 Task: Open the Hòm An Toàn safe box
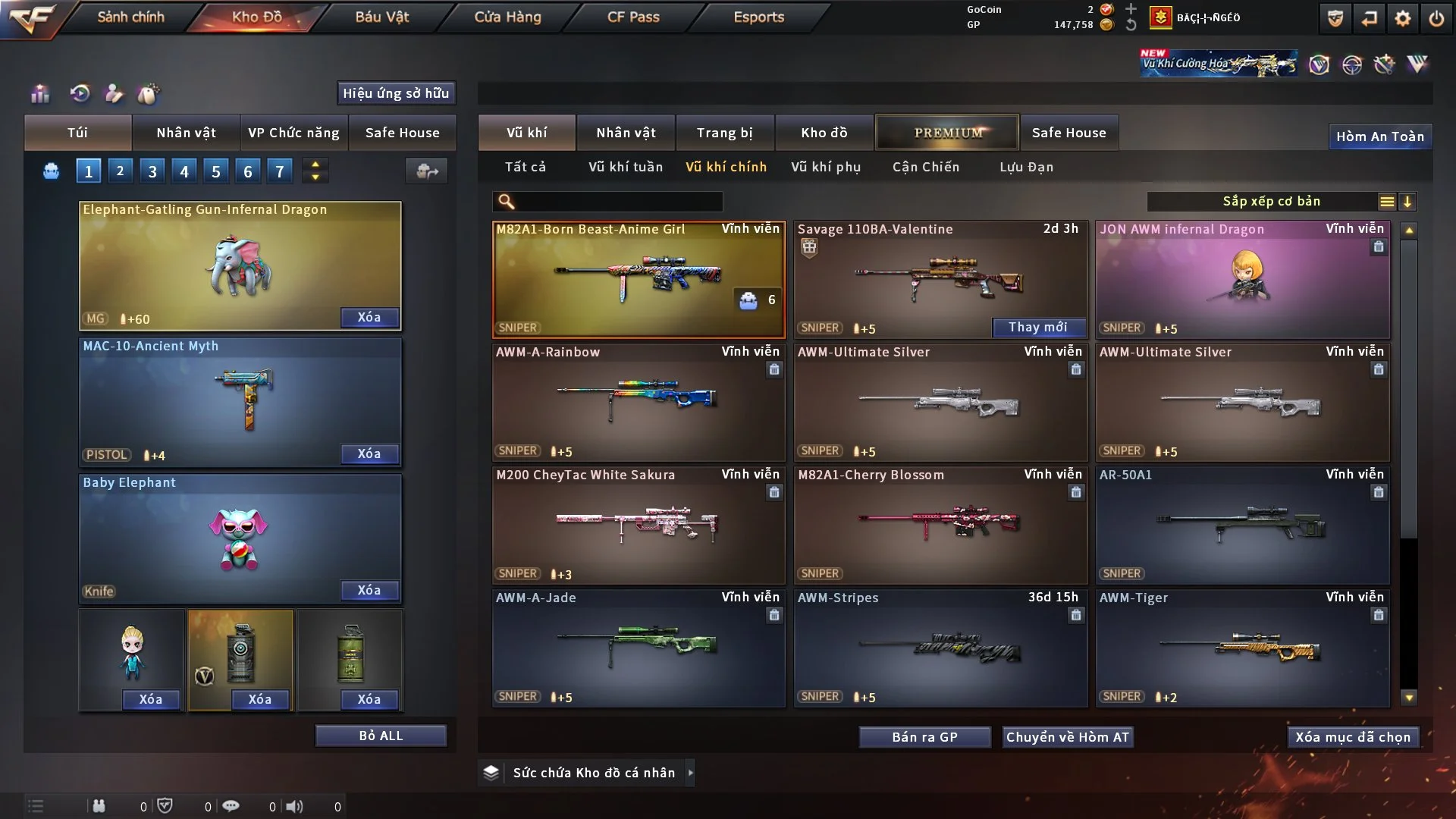1379,136
